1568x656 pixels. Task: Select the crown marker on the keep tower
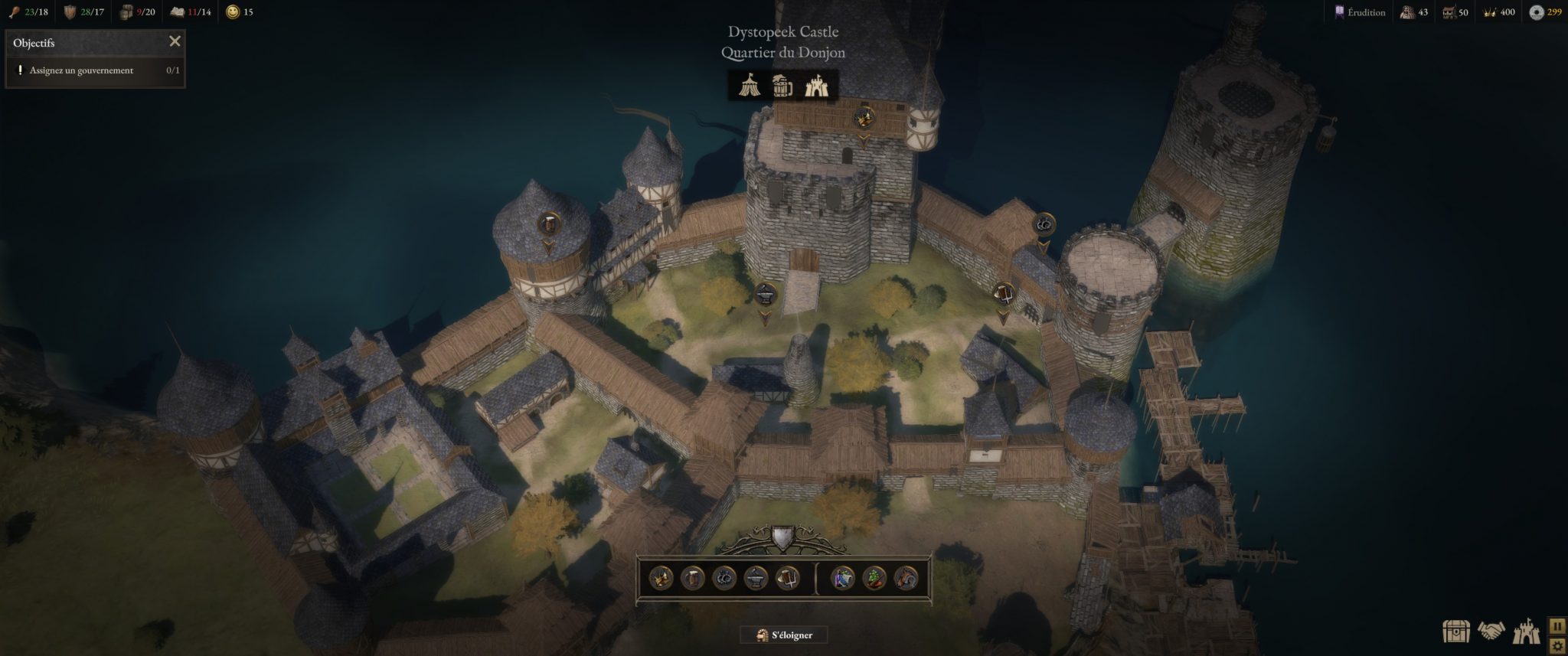(865, 118)
